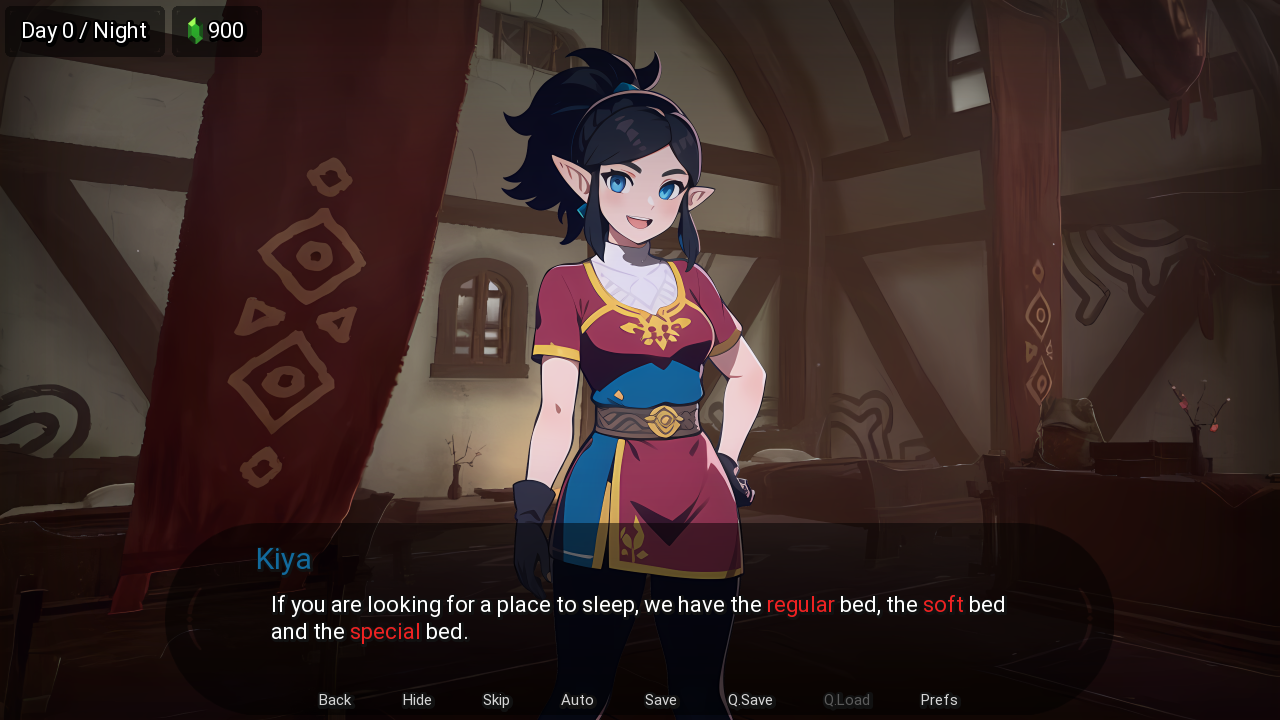The width and height of the screenshot is (1280, 720).
Task: Go back to the previous dialogue line
Action: click(335, 700)
